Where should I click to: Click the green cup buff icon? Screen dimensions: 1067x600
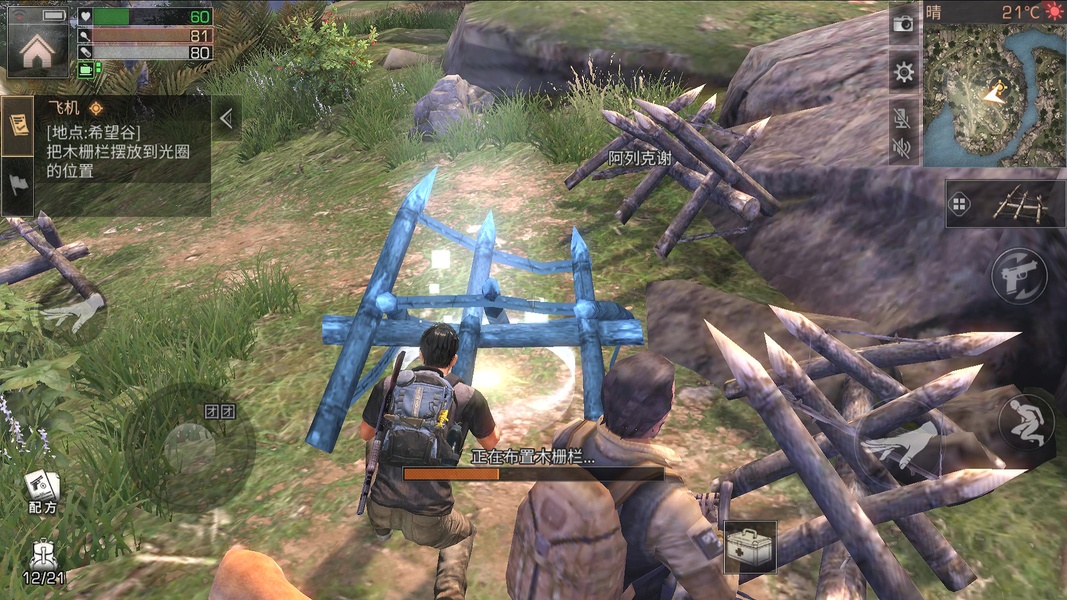(88, 69)
